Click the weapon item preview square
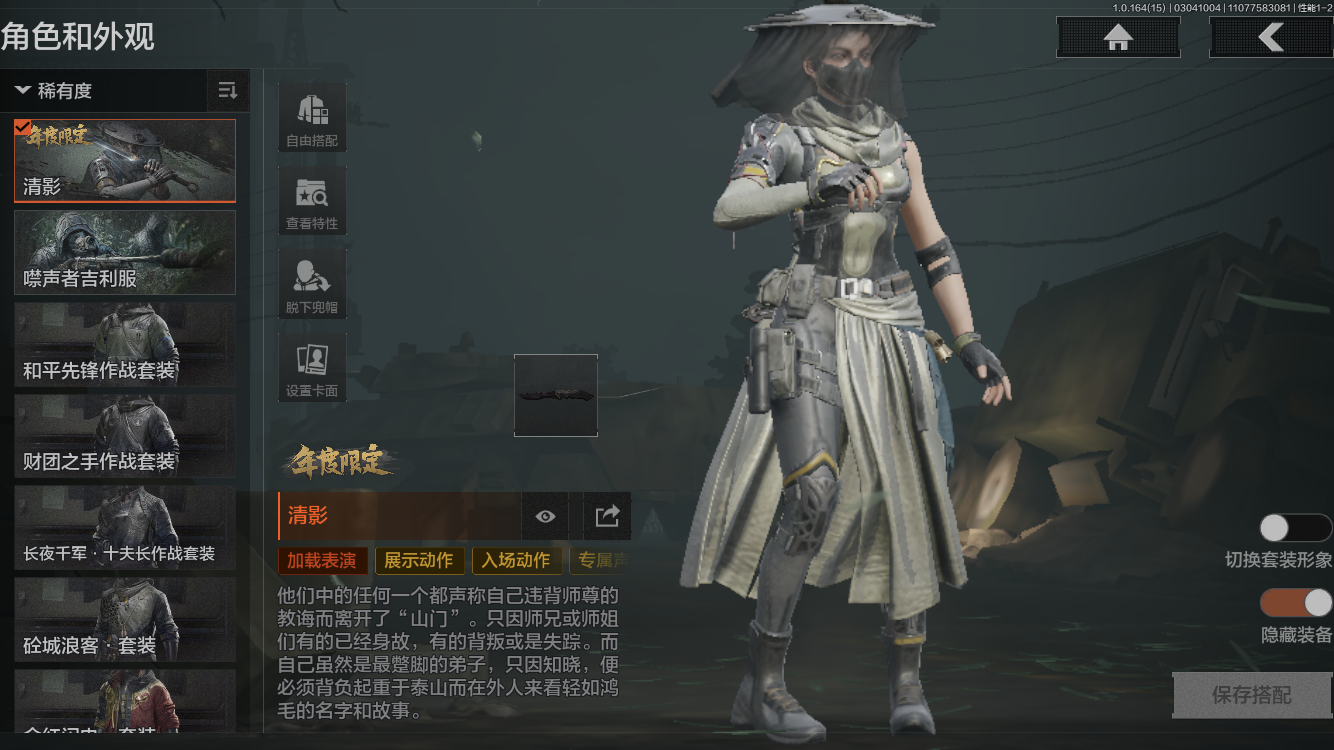Screen dimensions: 1334x750 click(x=556, y=395)
